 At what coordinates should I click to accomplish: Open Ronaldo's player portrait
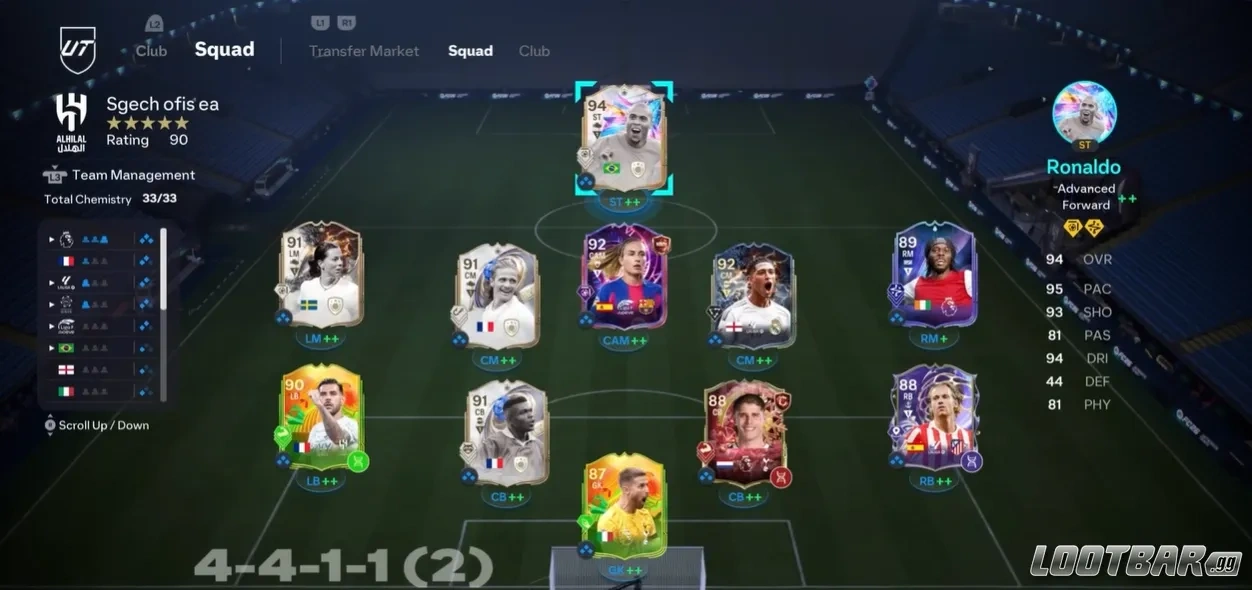point(1084,112)
